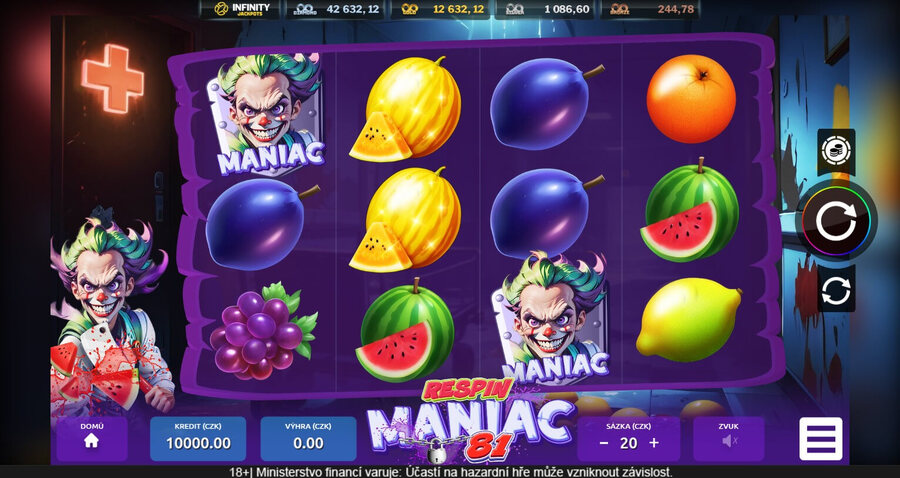Increase the Sázka bet with plus
This screenshot has height=478, width=900.
click(x=654, y=443)
